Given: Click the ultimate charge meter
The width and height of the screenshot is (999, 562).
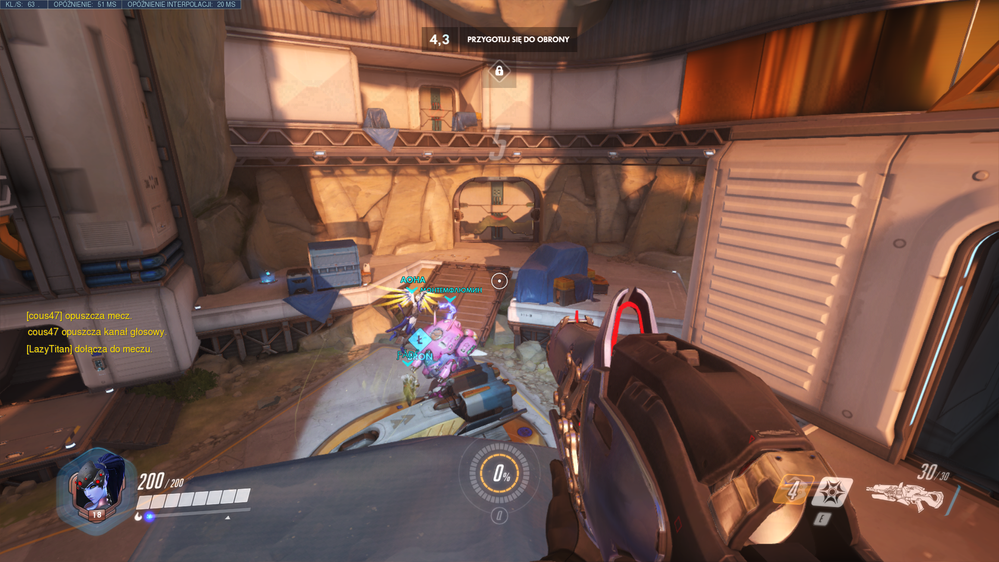Looking at the screenshot, I should 499,475.
